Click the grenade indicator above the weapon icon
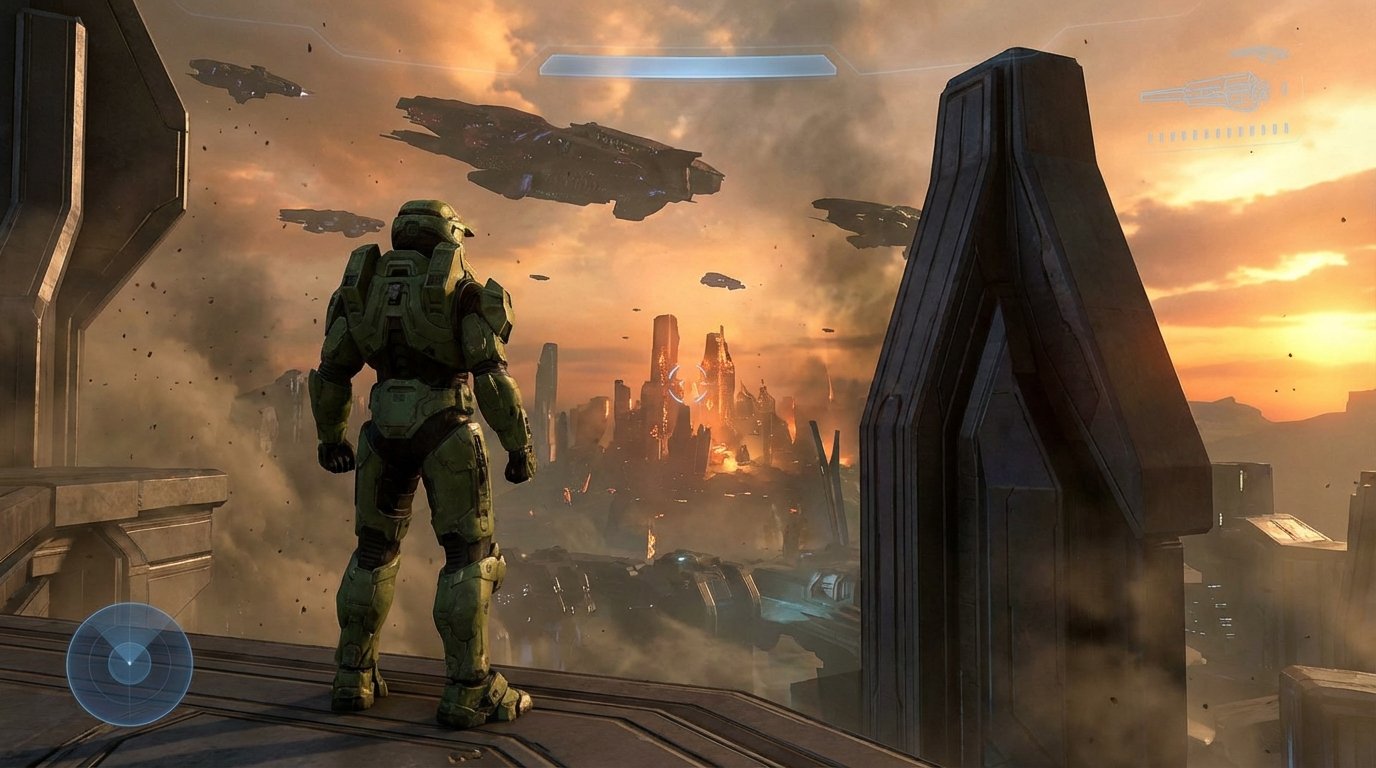The height and width of the screenshot is (768, 1376). pyautogui.click(x=1260, y=52)
